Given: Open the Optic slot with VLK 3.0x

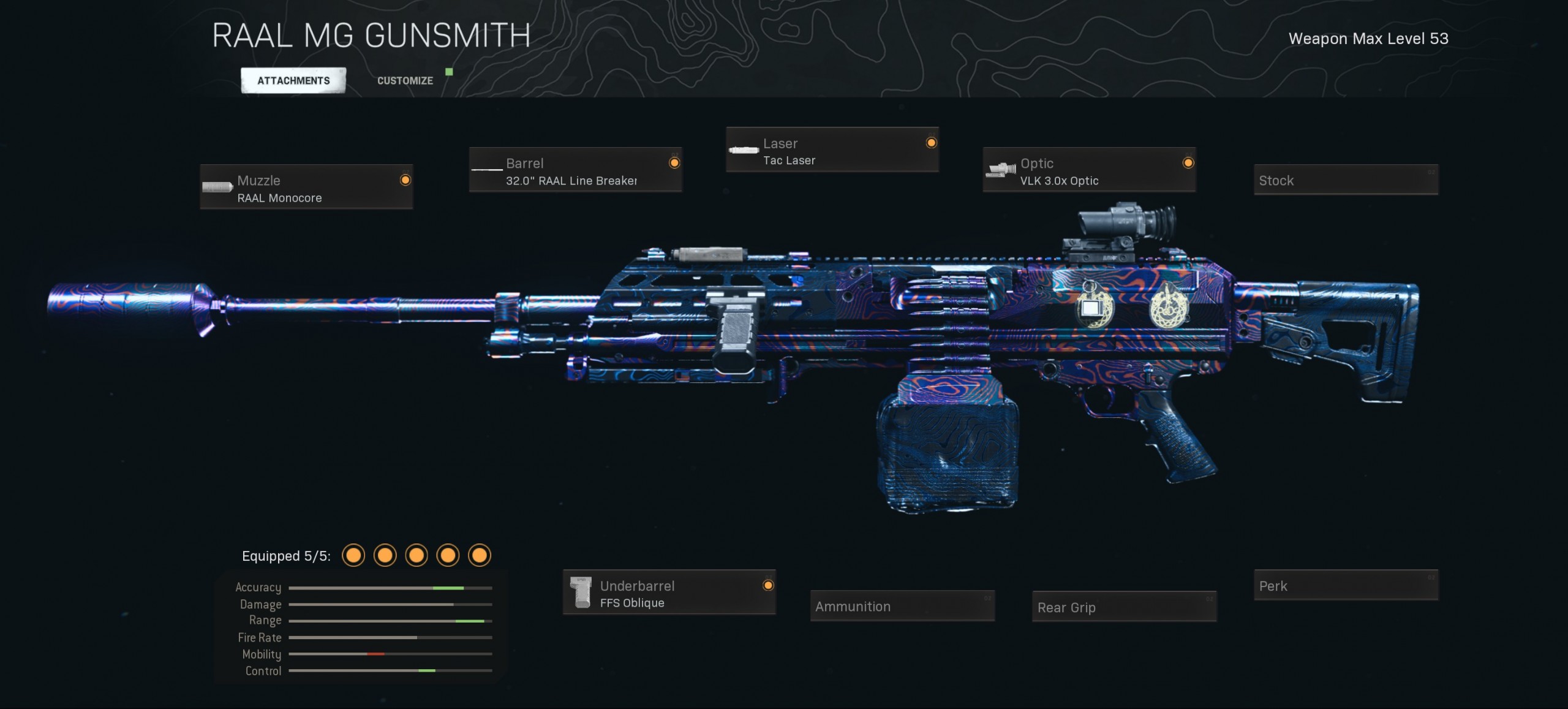Looking at the screenshot, I should tap(1089, 170).
